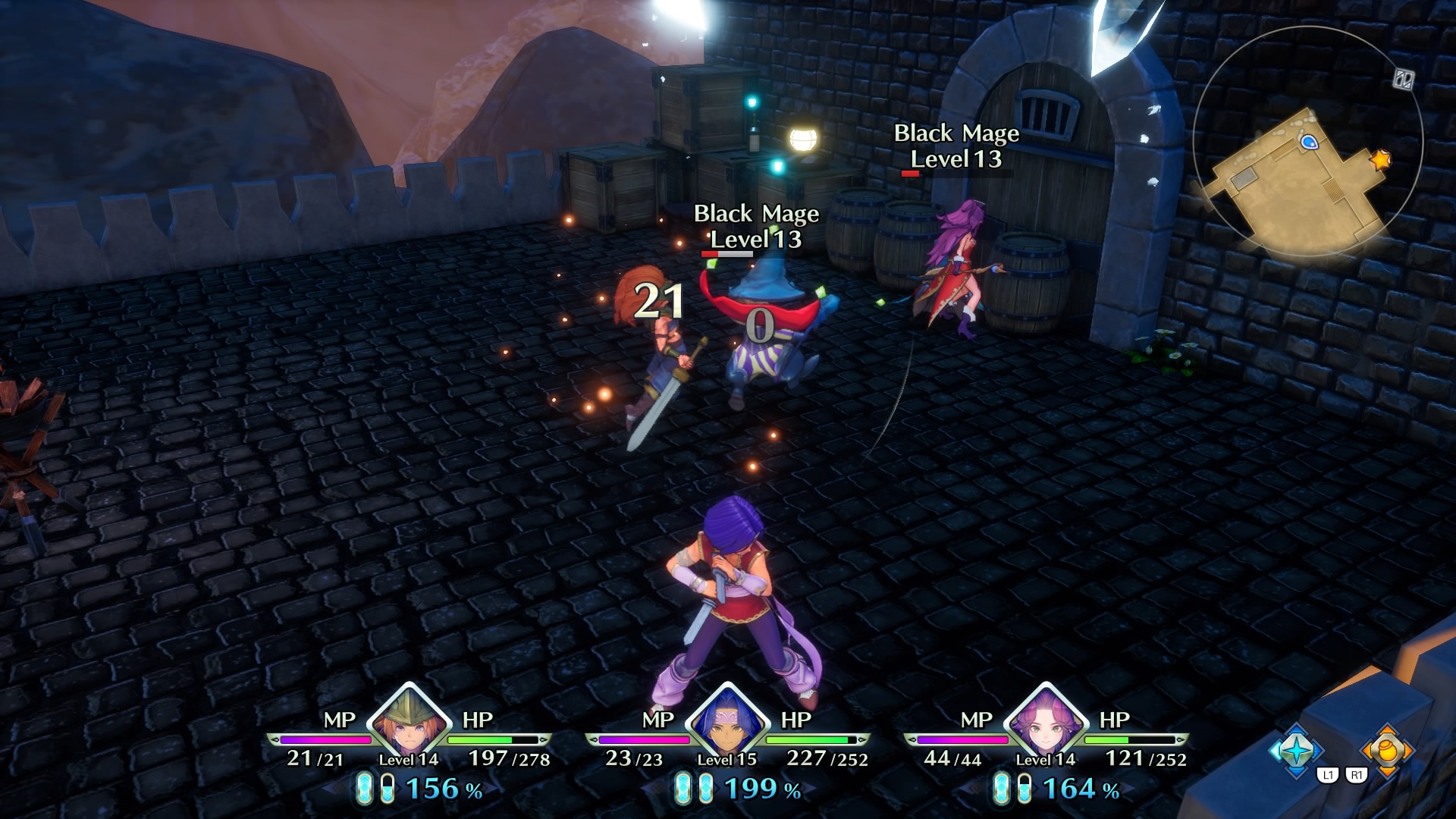Click the blue player marker on minimap

1309,142
